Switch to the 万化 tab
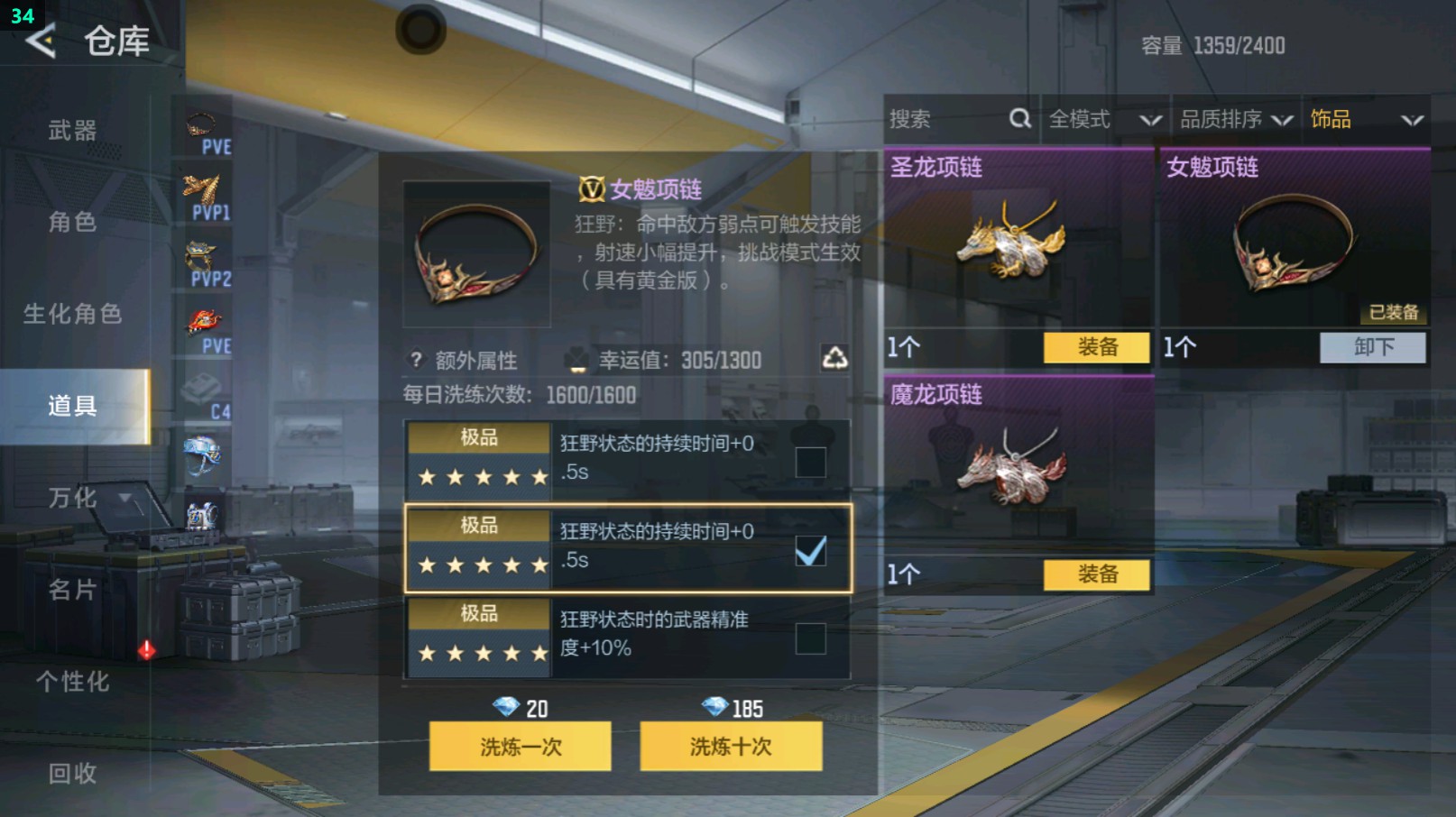1456x817 pixels. [70, 497]
